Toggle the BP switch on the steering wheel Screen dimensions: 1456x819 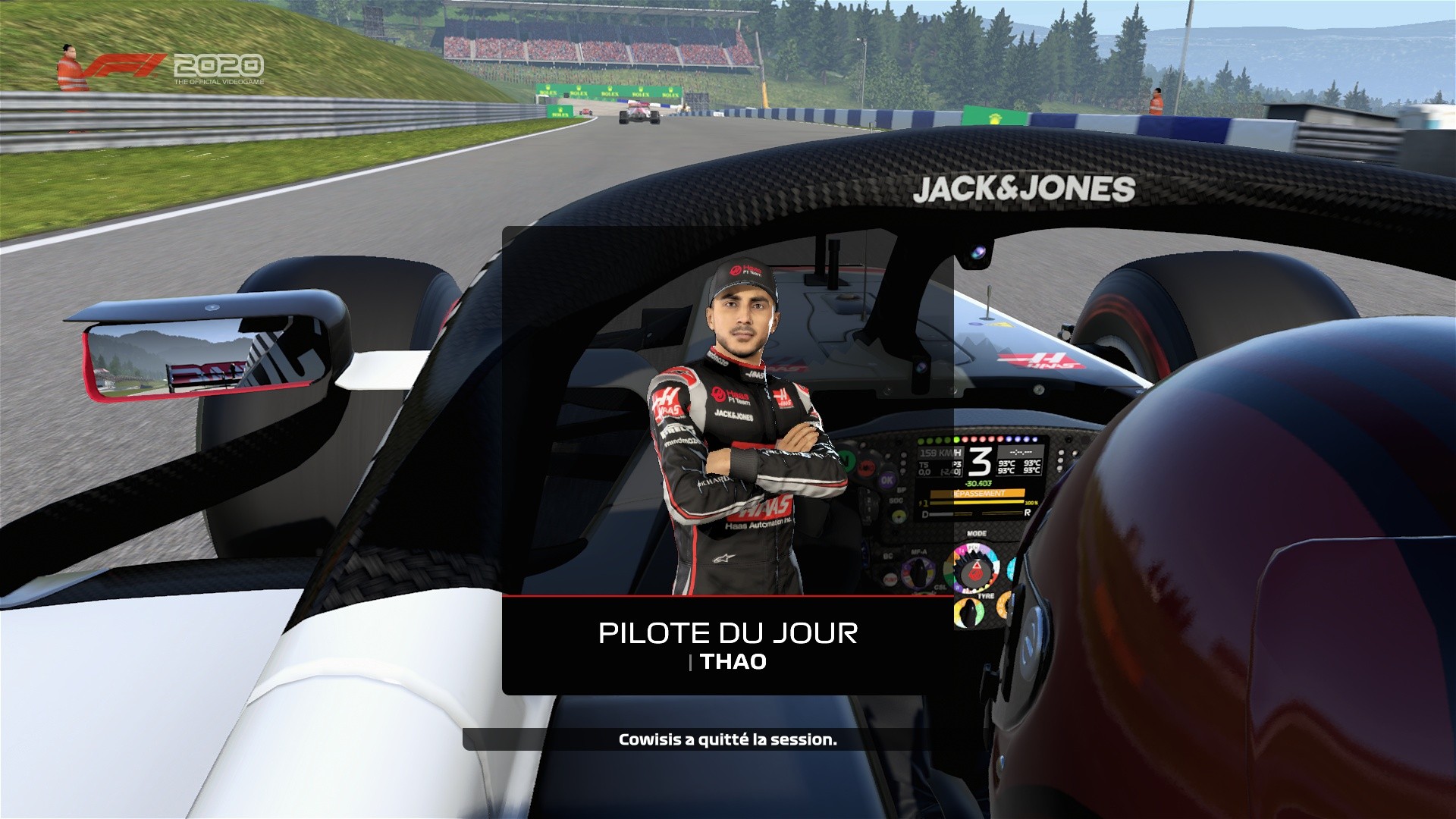coord(902,489)
